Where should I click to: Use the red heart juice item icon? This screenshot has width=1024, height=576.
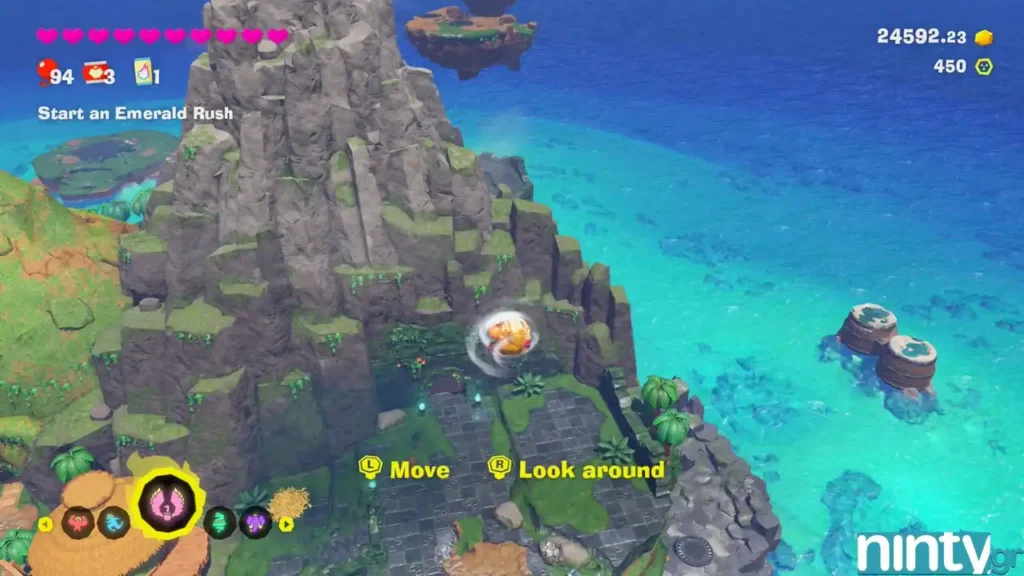97,73
